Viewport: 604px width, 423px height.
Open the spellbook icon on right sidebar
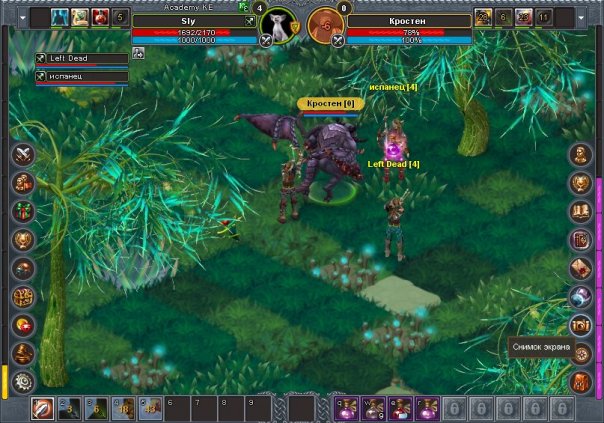581,211
